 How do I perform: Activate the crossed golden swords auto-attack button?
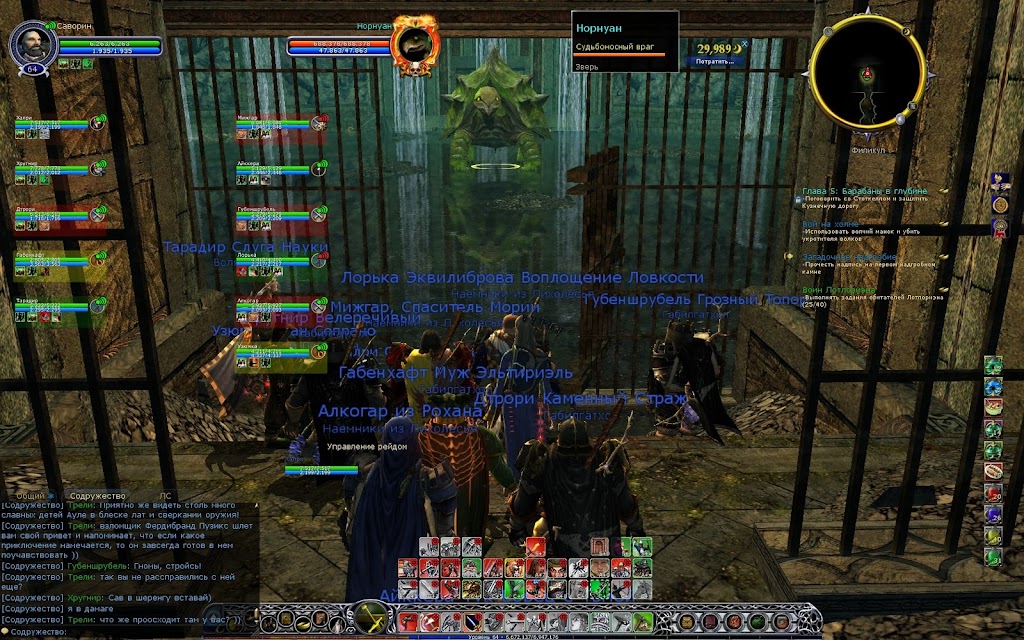372,616
